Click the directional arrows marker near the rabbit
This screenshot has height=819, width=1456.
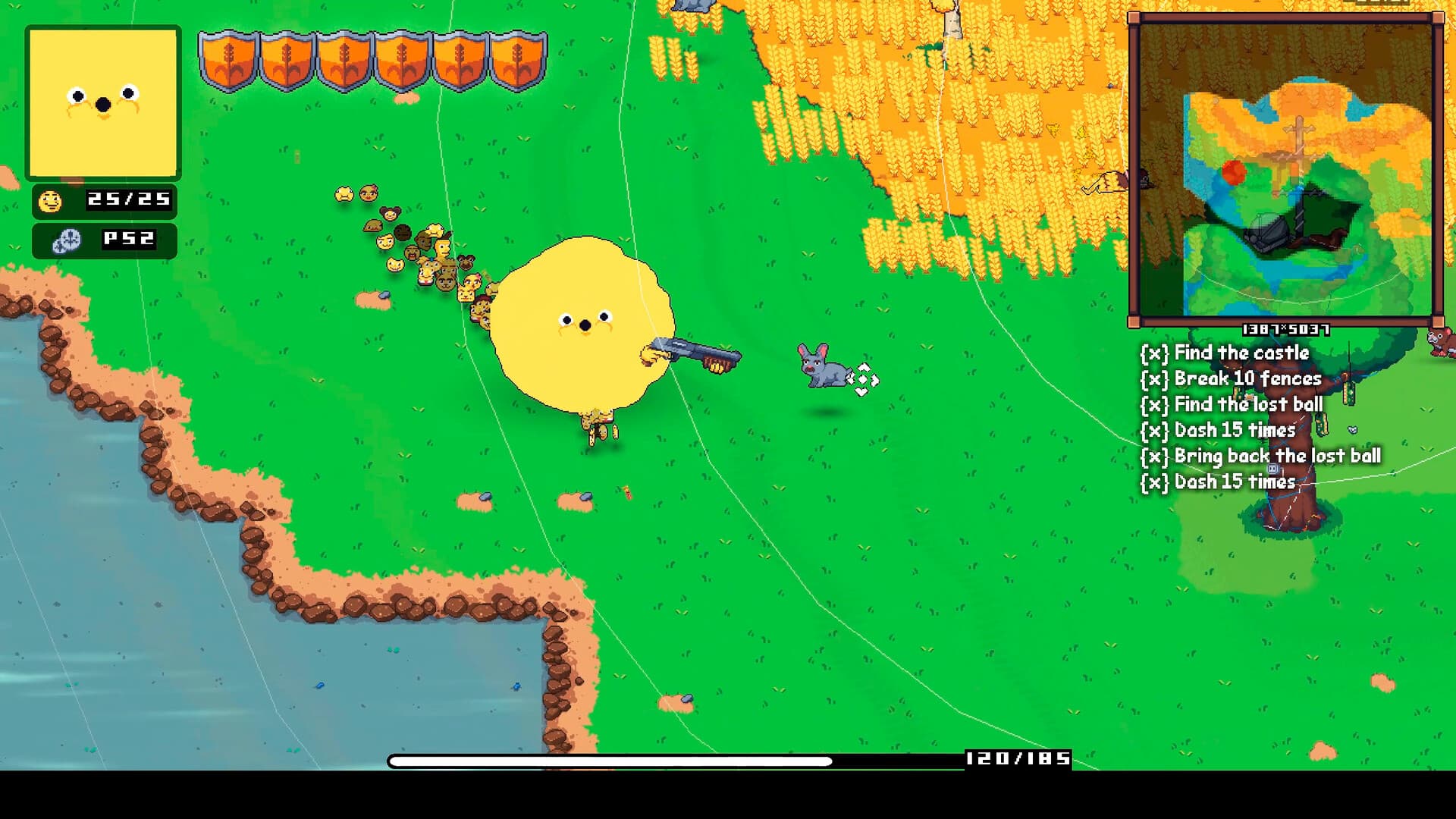pos(866,377)
